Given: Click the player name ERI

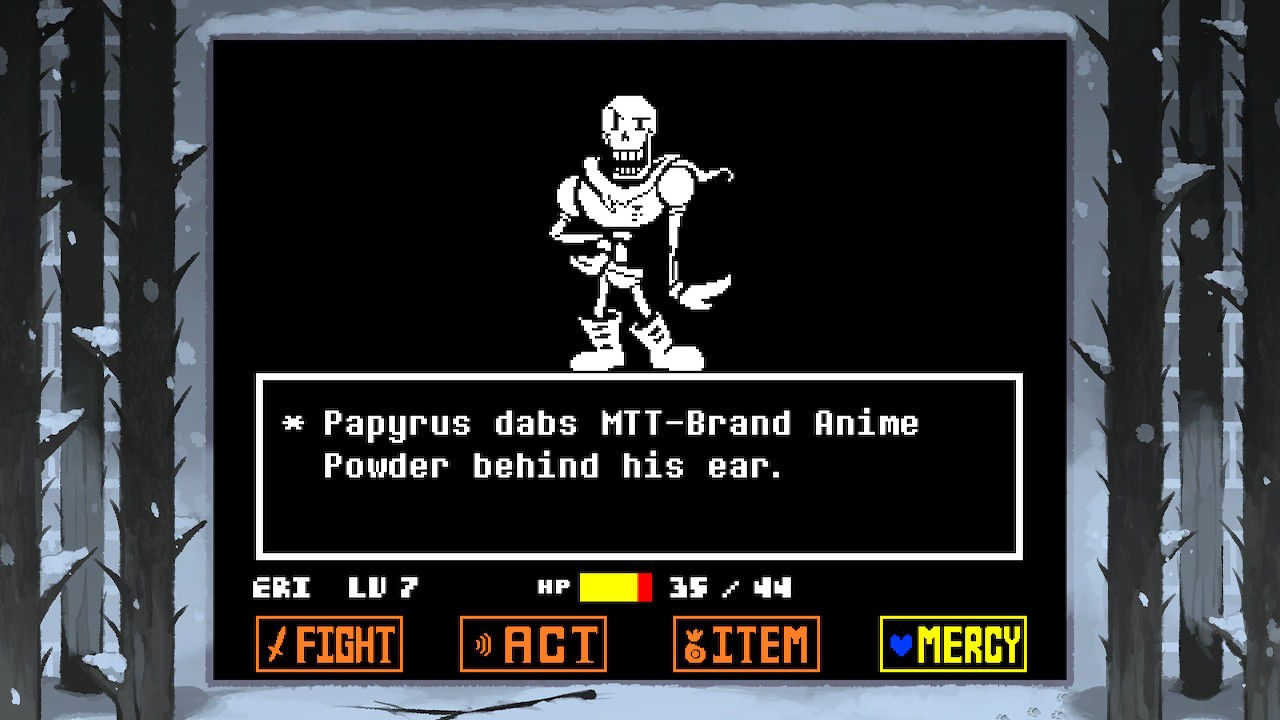Looking at the screenshot, I should pos(281,588).
